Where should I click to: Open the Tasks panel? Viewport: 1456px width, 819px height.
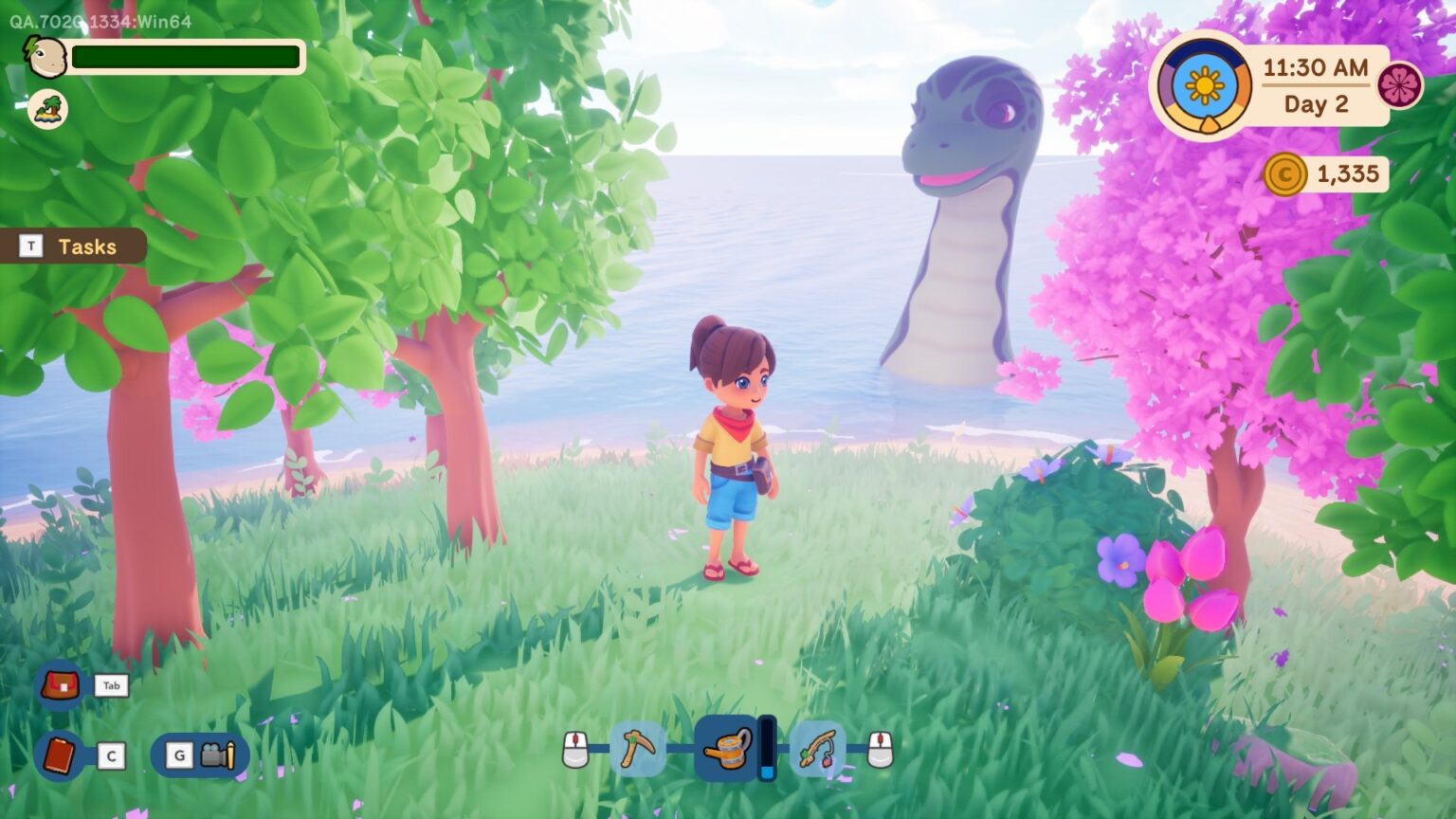pos(74,246)
